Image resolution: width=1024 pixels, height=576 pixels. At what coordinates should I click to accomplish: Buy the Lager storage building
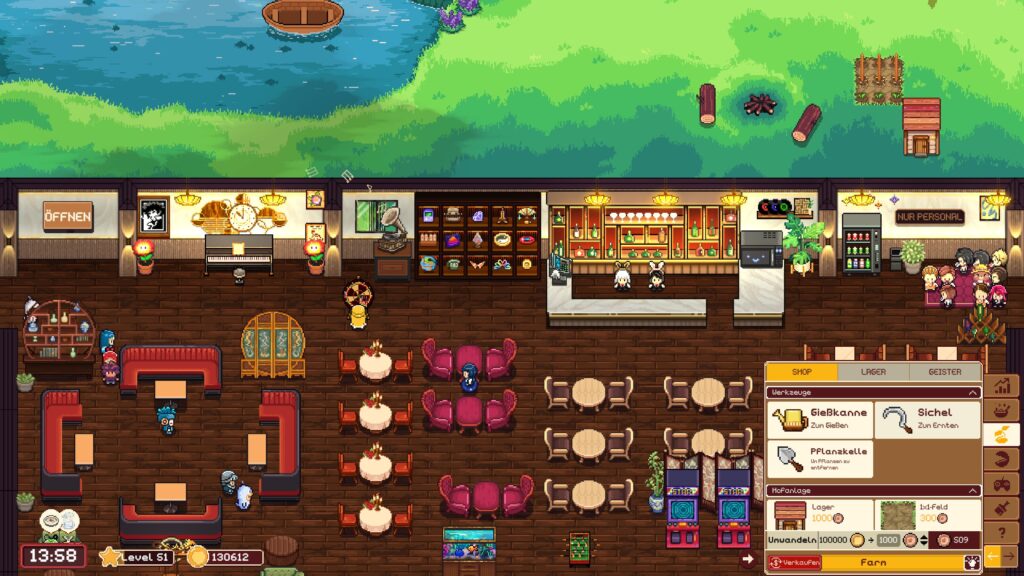tap(818, 514)
